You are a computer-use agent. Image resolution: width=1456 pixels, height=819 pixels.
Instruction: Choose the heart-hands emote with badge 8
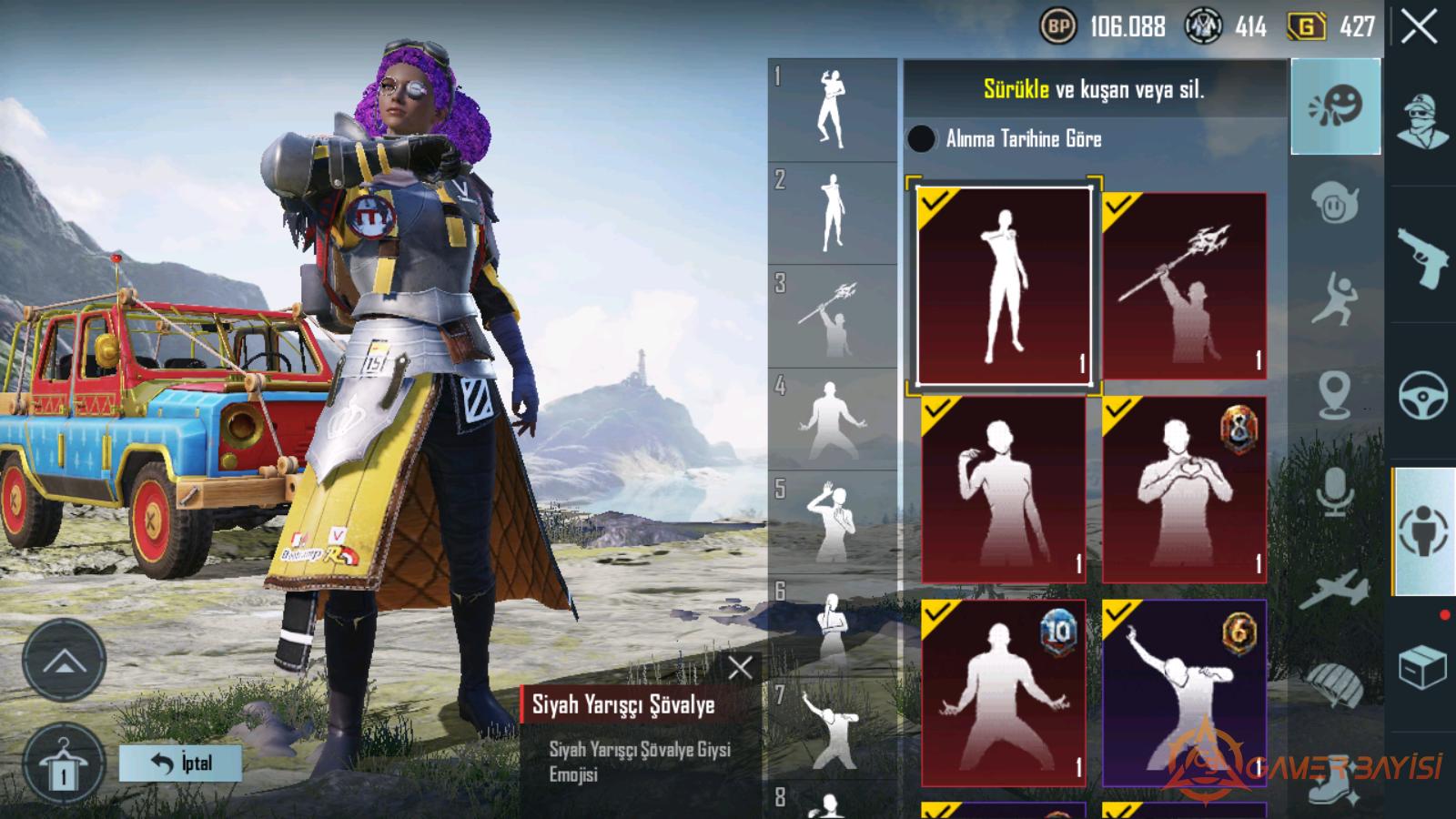tap(1184, 490)
